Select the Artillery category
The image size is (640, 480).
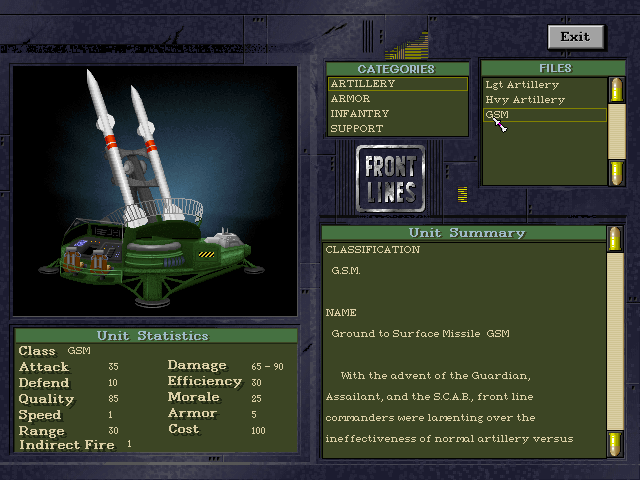click(397, 84)
